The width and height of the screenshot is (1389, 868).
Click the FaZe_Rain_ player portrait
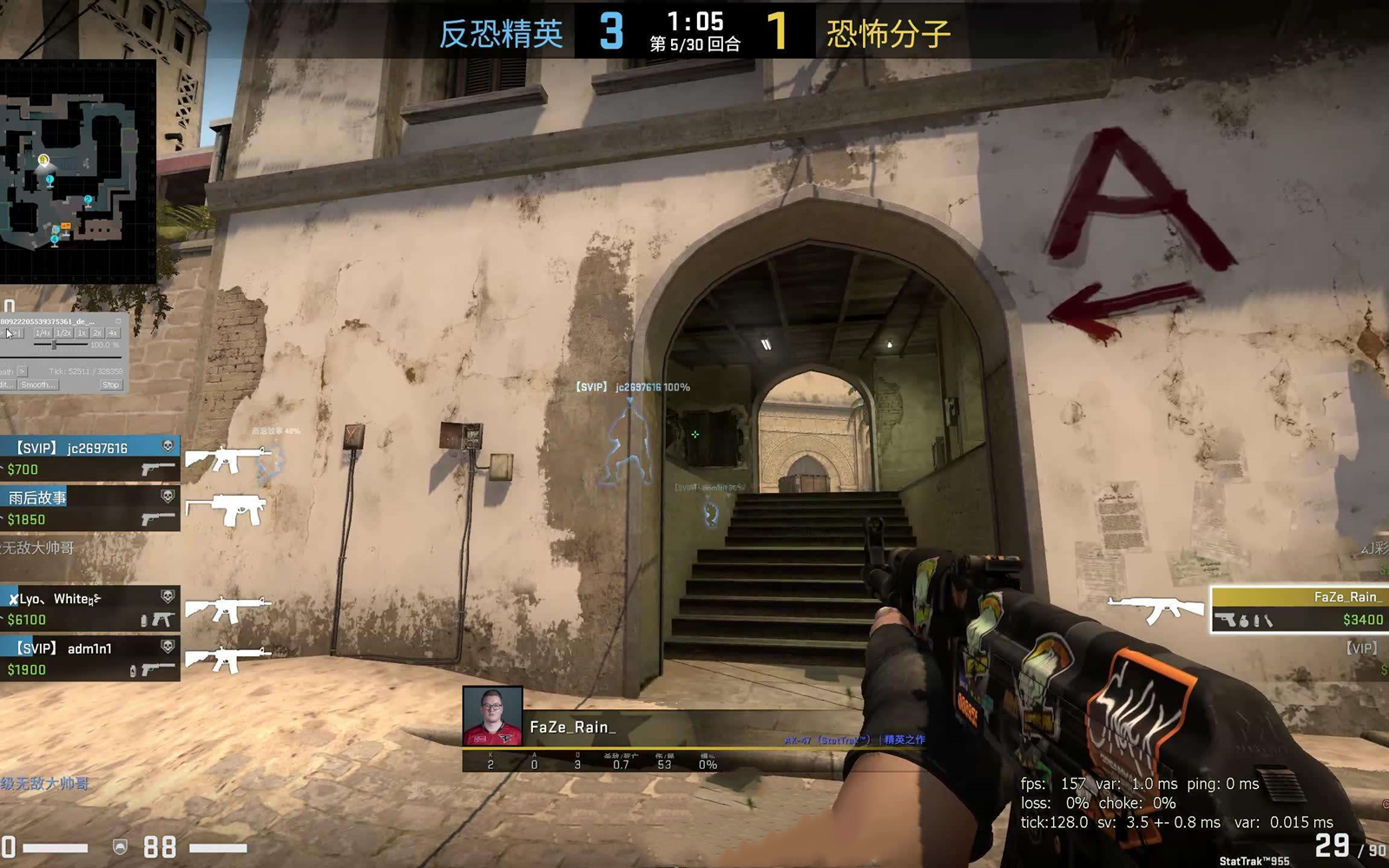point(492,716)
